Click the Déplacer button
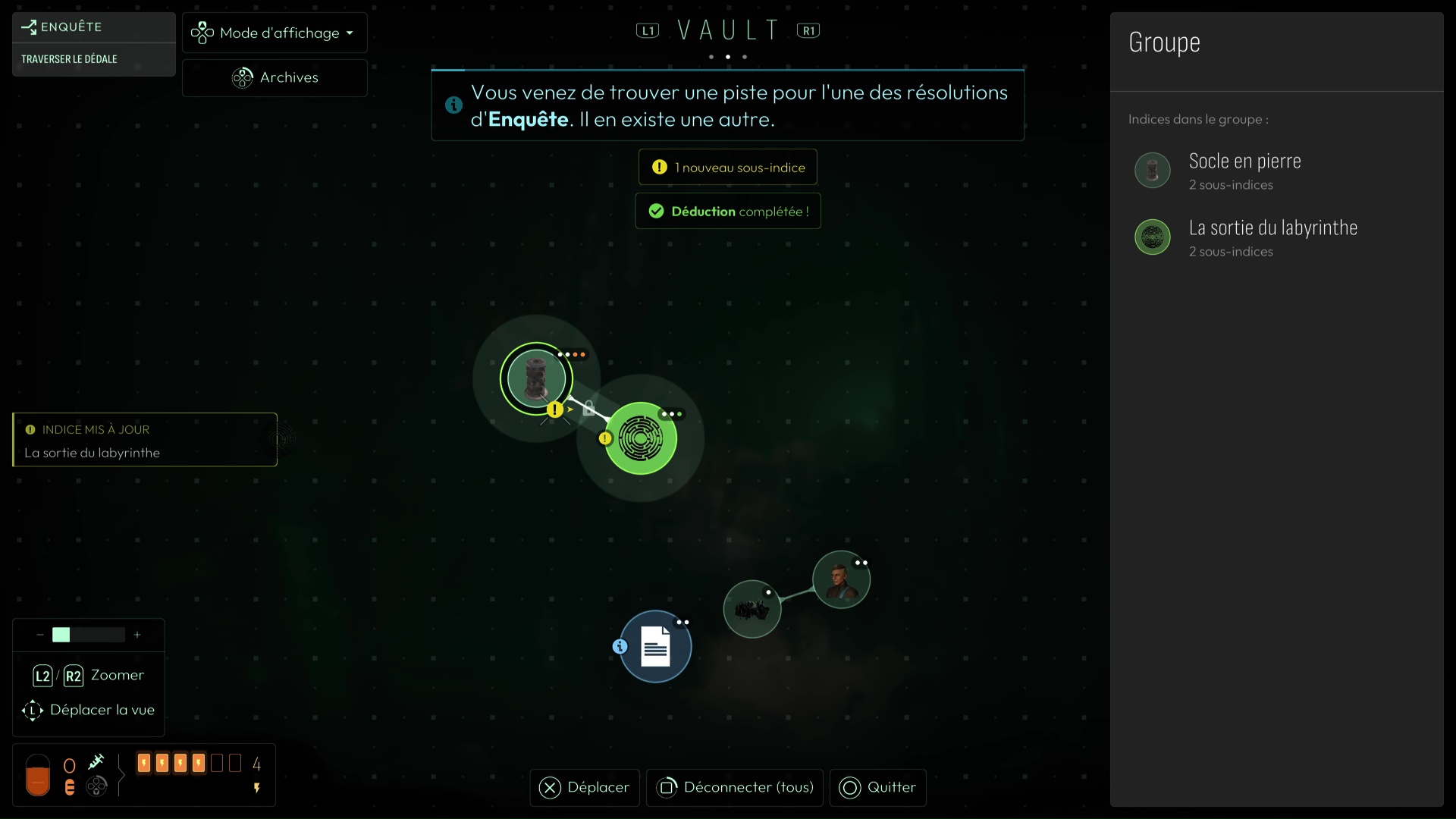Screen dimensions: 1456x819 click(x=585, y=788)
